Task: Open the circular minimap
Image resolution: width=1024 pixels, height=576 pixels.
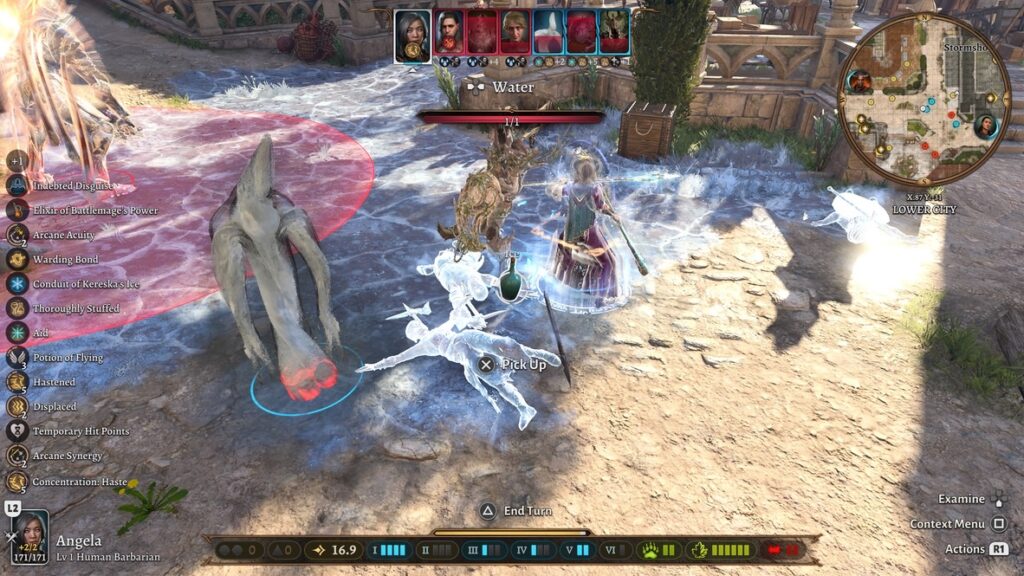Action: pyautogui.click(x=923, y=99)
